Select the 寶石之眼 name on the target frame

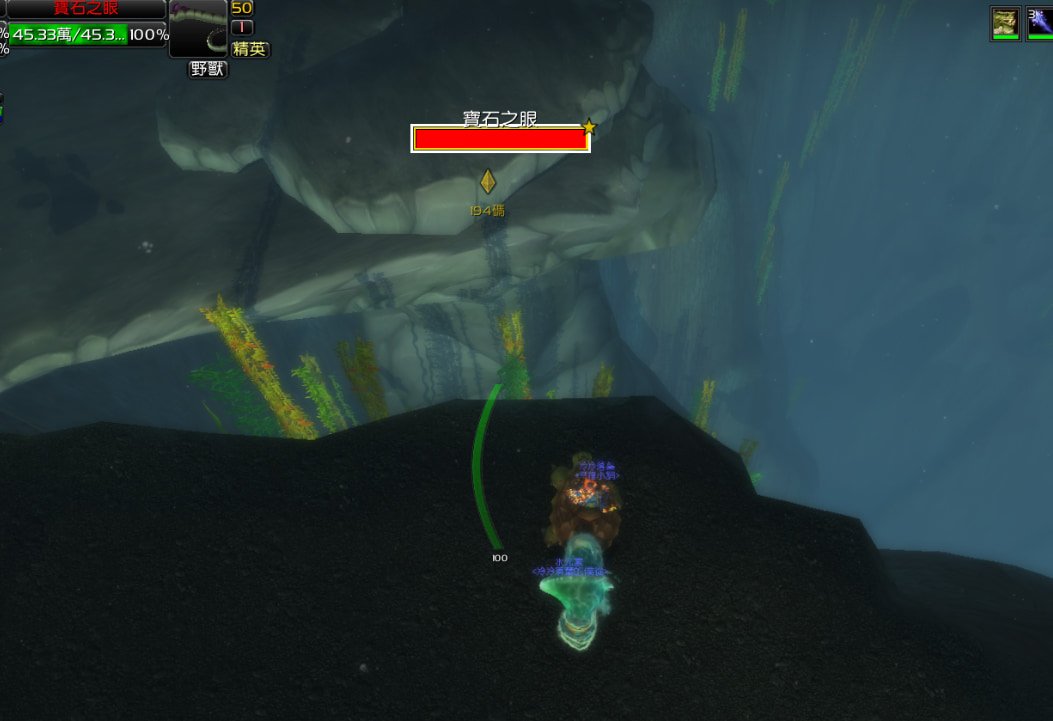(x=86, y=8)
